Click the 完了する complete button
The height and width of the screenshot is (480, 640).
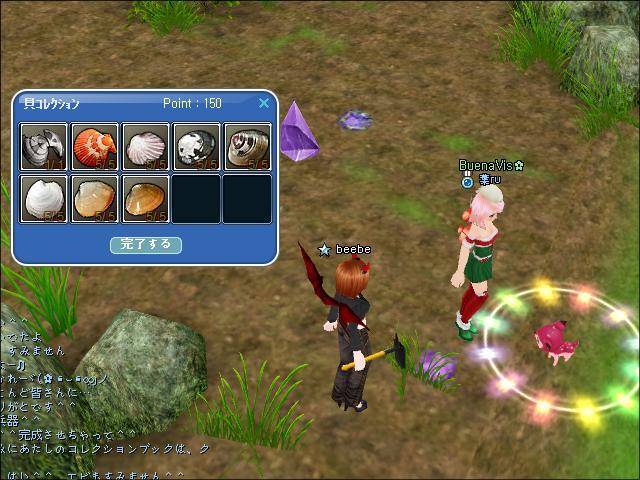click(145, 244)
